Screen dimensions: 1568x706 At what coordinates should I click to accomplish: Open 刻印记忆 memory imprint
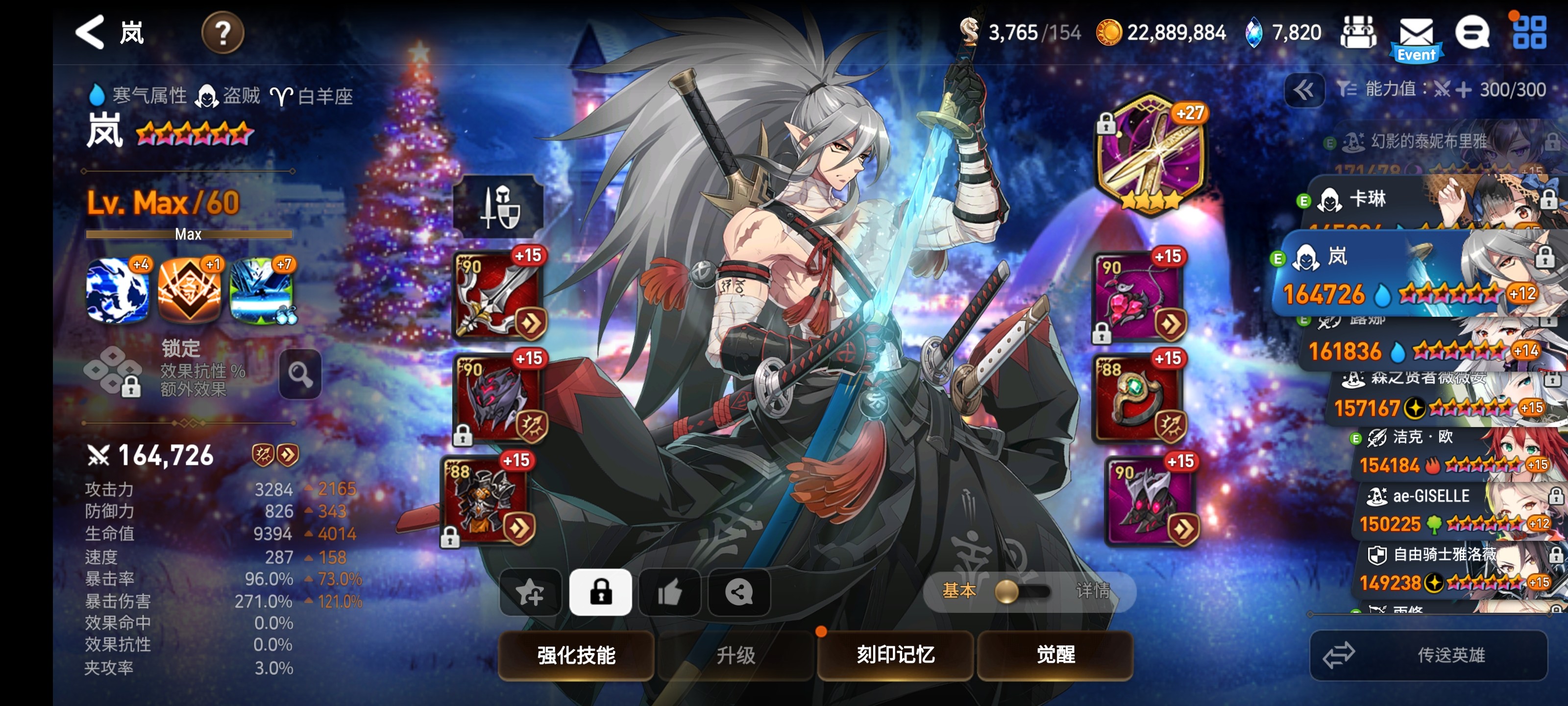[x=895, y=655]
